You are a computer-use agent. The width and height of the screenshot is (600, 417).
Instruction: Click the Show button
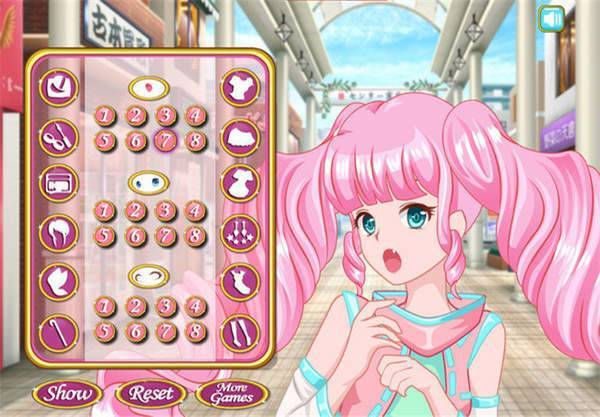click(68, 392)
